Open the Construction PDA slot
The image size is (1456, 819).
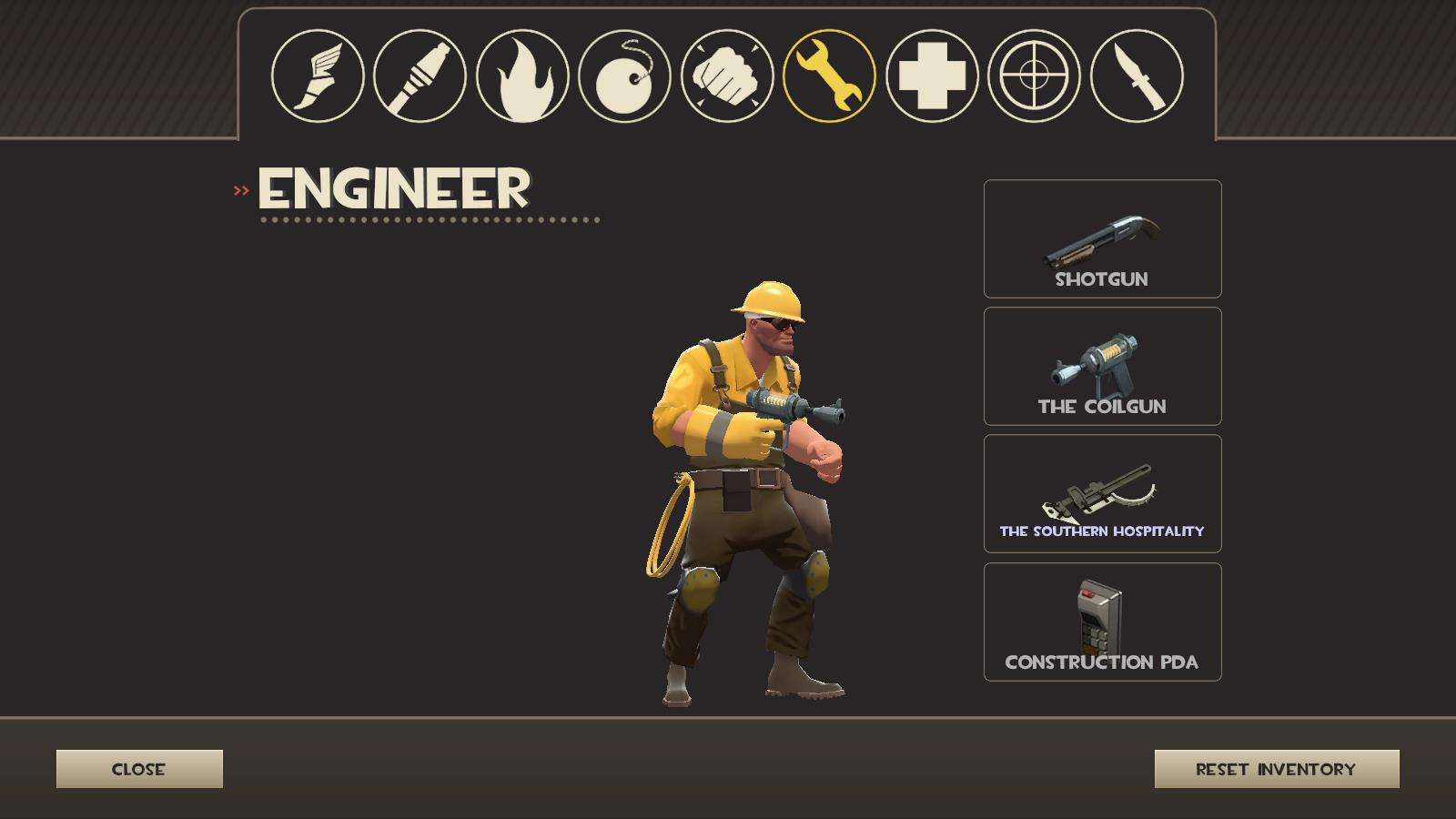point(1102,621)
